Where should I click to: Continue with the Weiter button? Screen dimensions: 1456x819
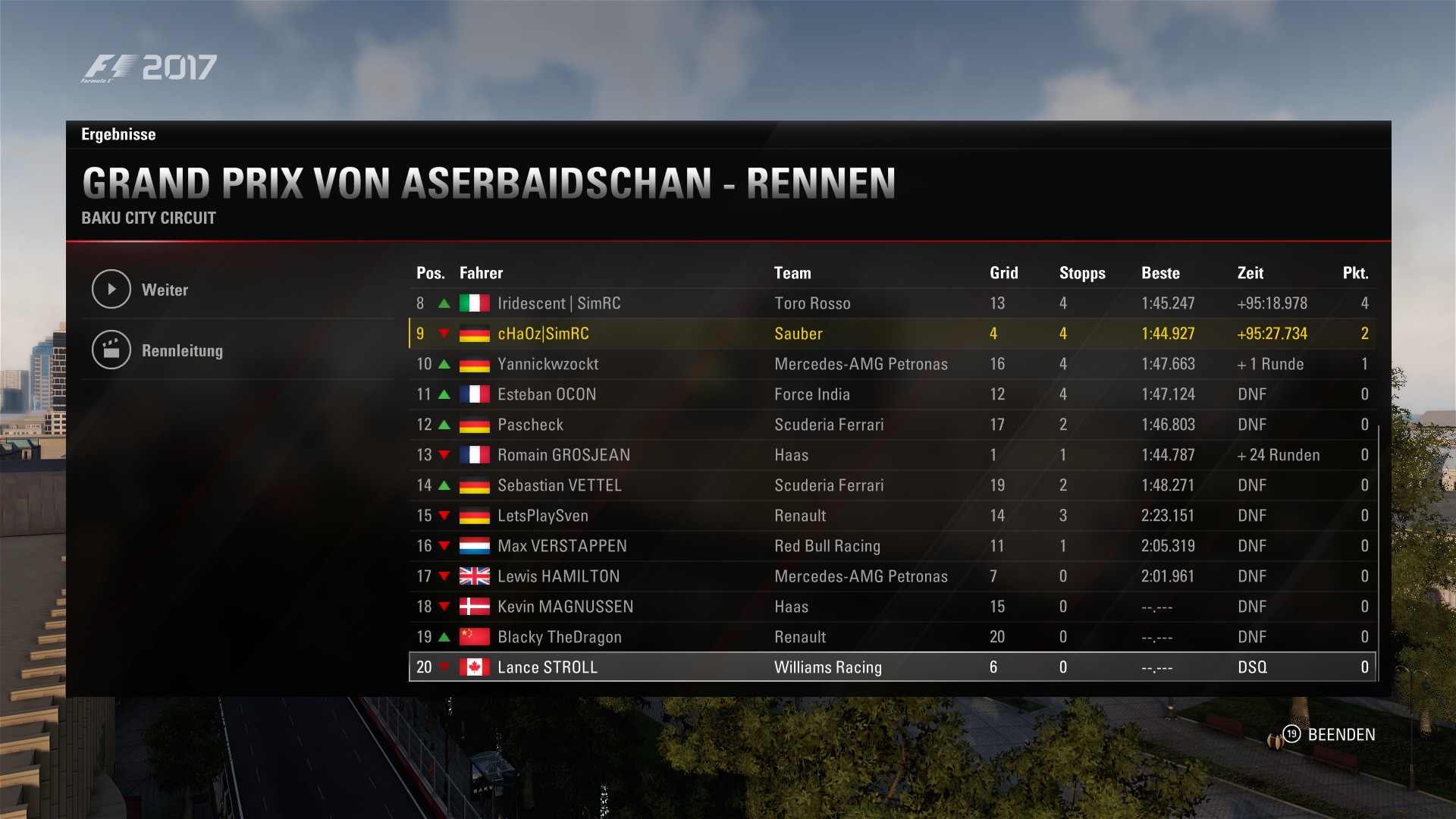[165, 290]
